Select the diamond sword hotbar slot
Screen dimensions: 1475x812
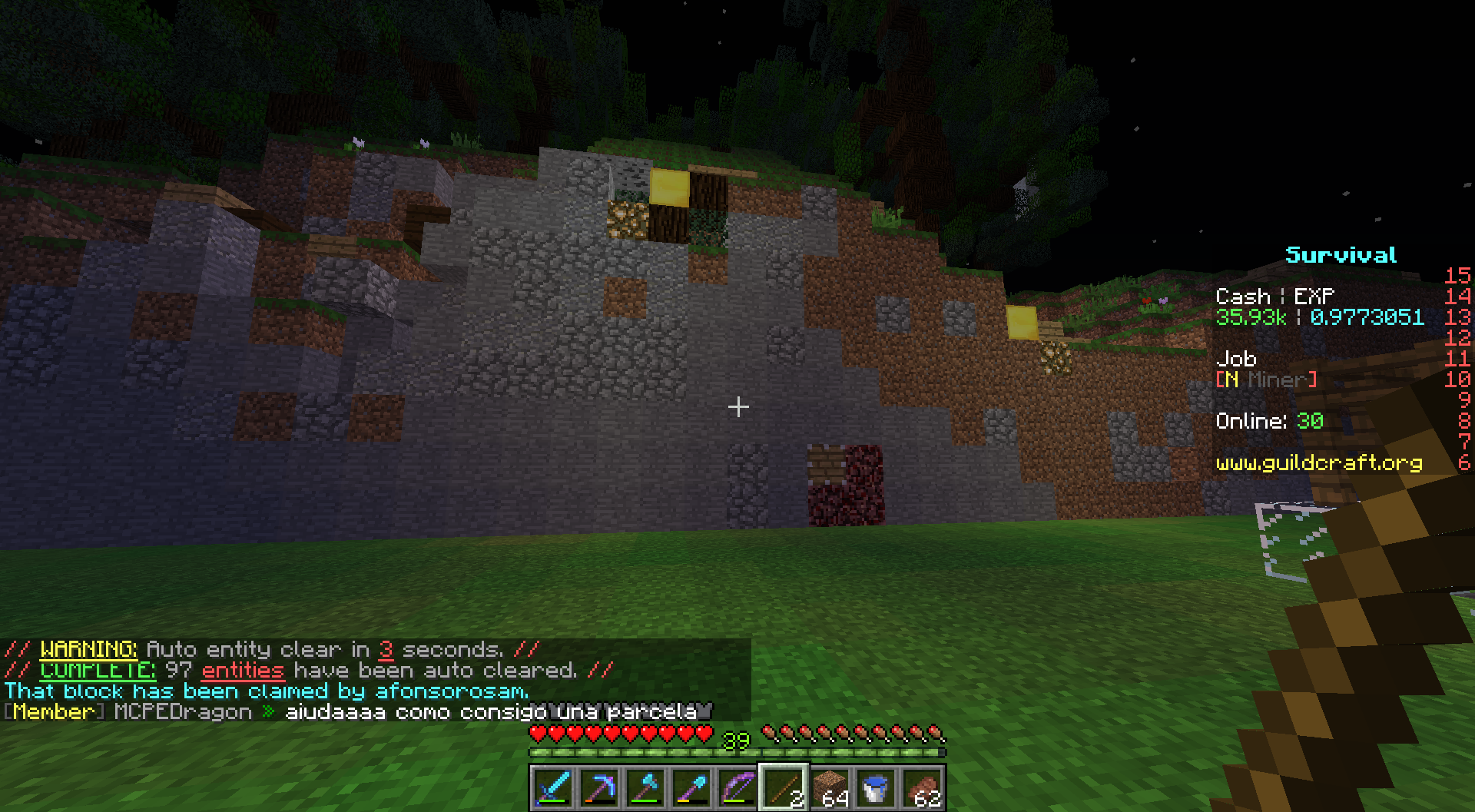tap(552, 788)
